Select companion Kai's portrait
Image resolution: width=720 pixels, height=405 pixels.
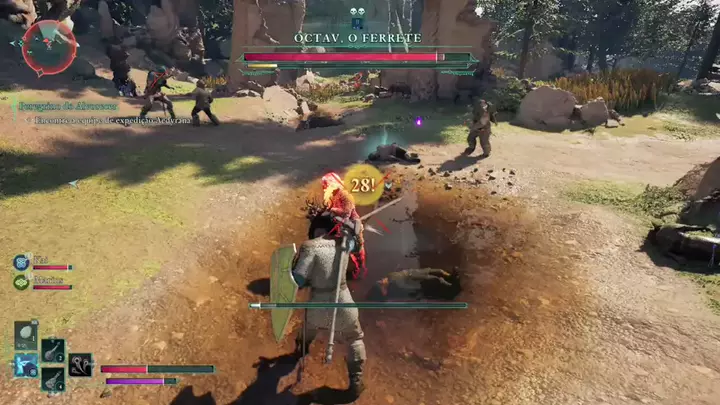(x=21, y=262)
